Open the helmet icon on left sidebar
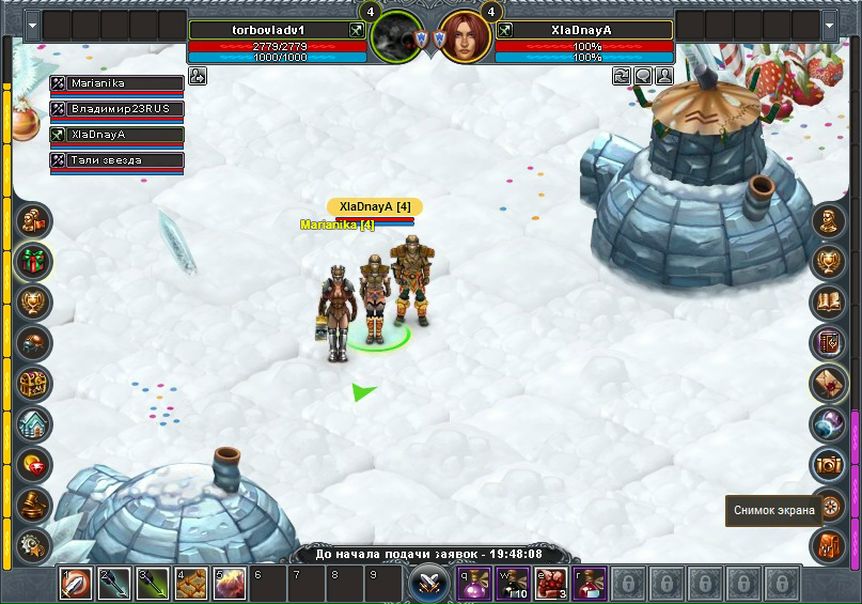This screenshot has height=604, width=862. pyautogui.click(x=34, y=342)
